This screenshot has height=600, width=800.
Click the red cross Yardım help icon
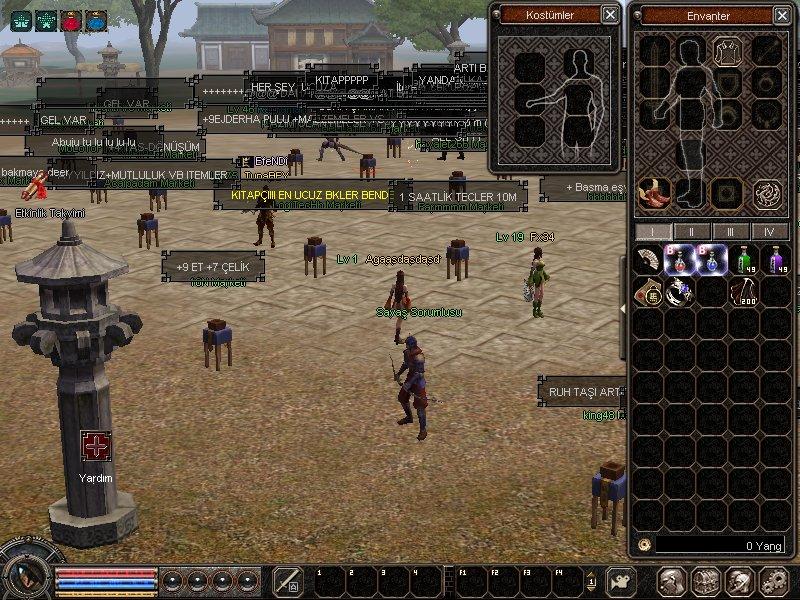point(96,446)
